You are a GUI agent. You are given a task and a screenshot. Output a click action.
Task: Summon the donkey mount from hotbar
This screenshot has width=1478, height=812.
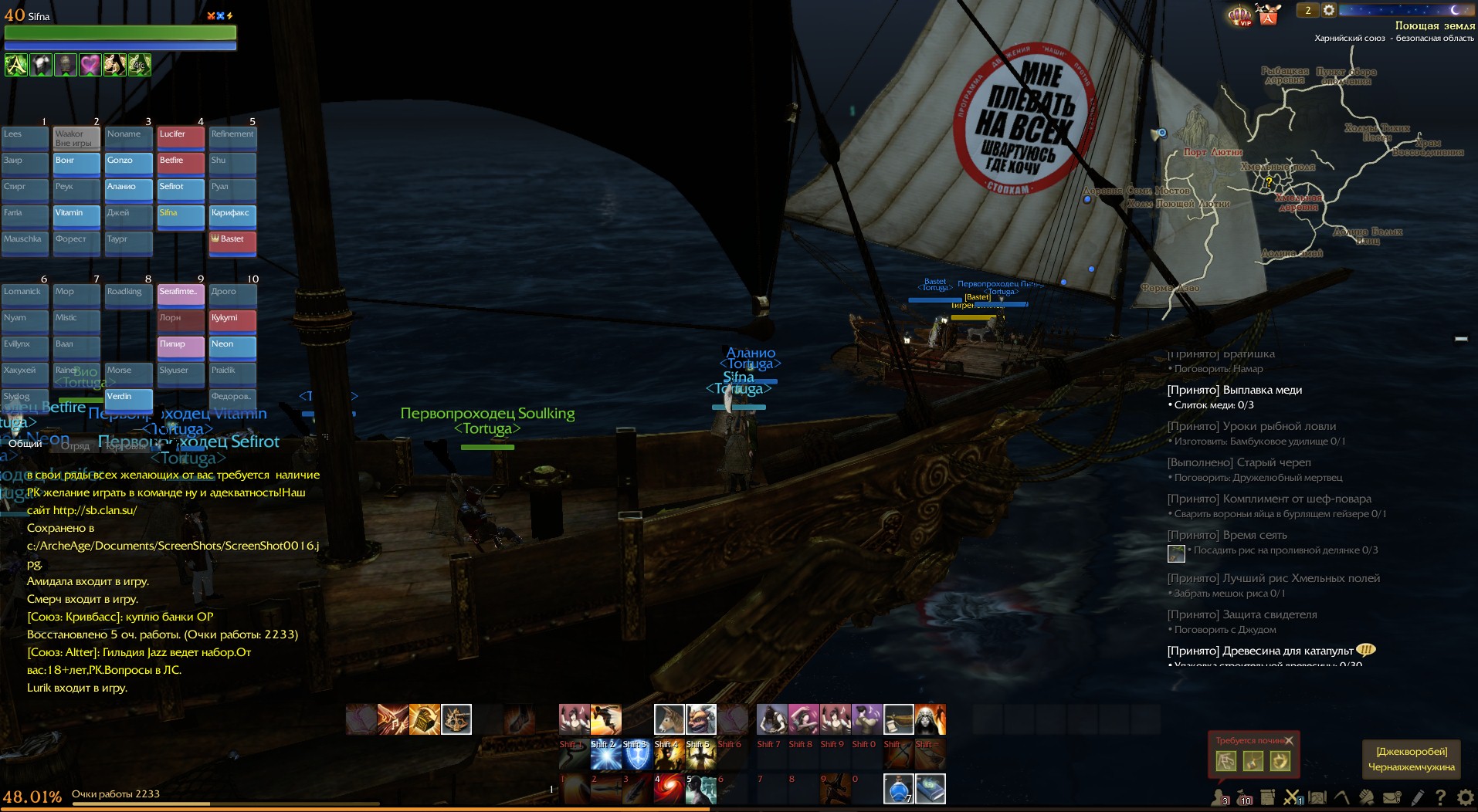pyautogui.click(x=669, y=719)
